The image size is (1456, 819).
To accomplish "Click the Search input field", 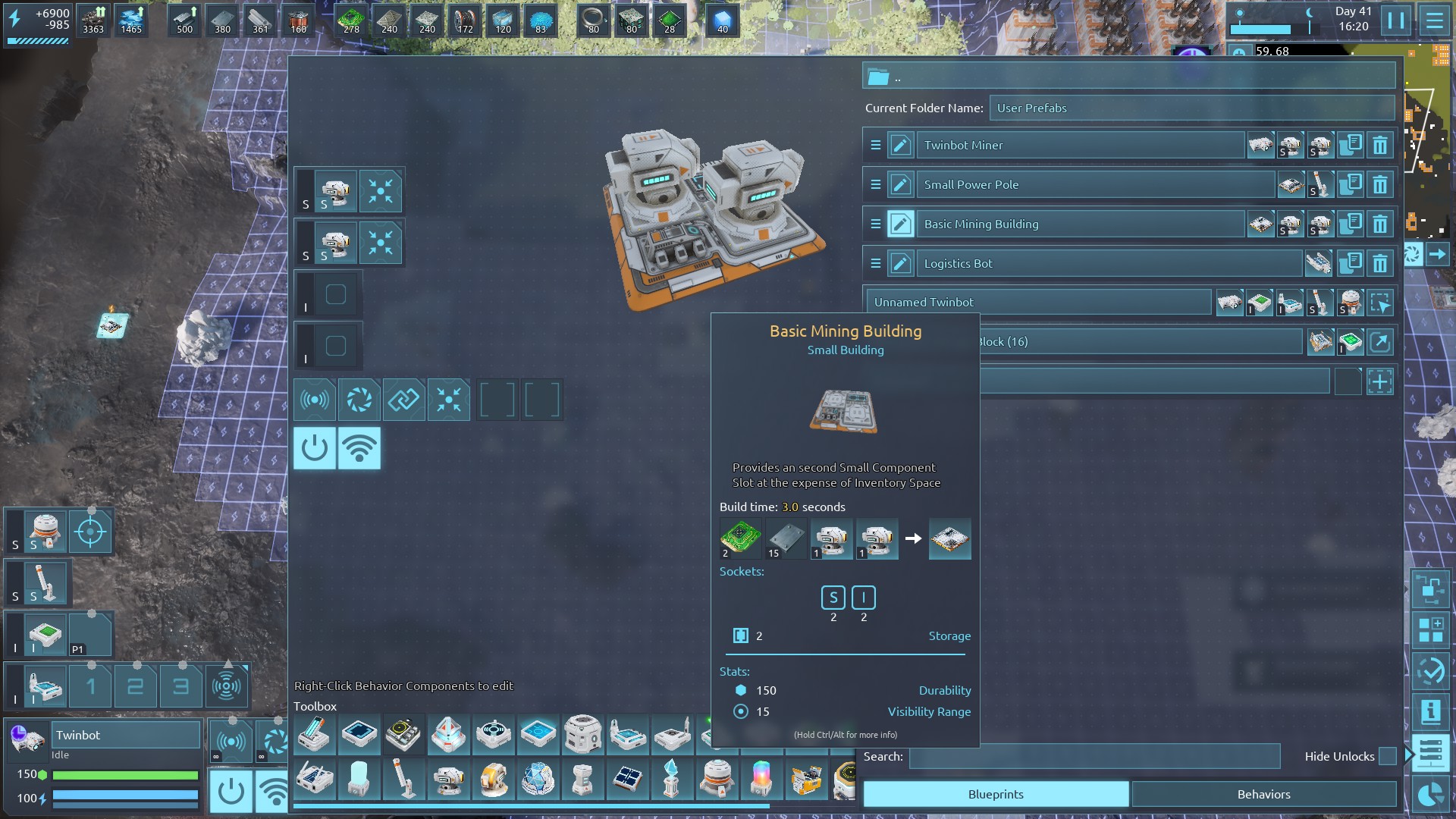I will 1094,756.
